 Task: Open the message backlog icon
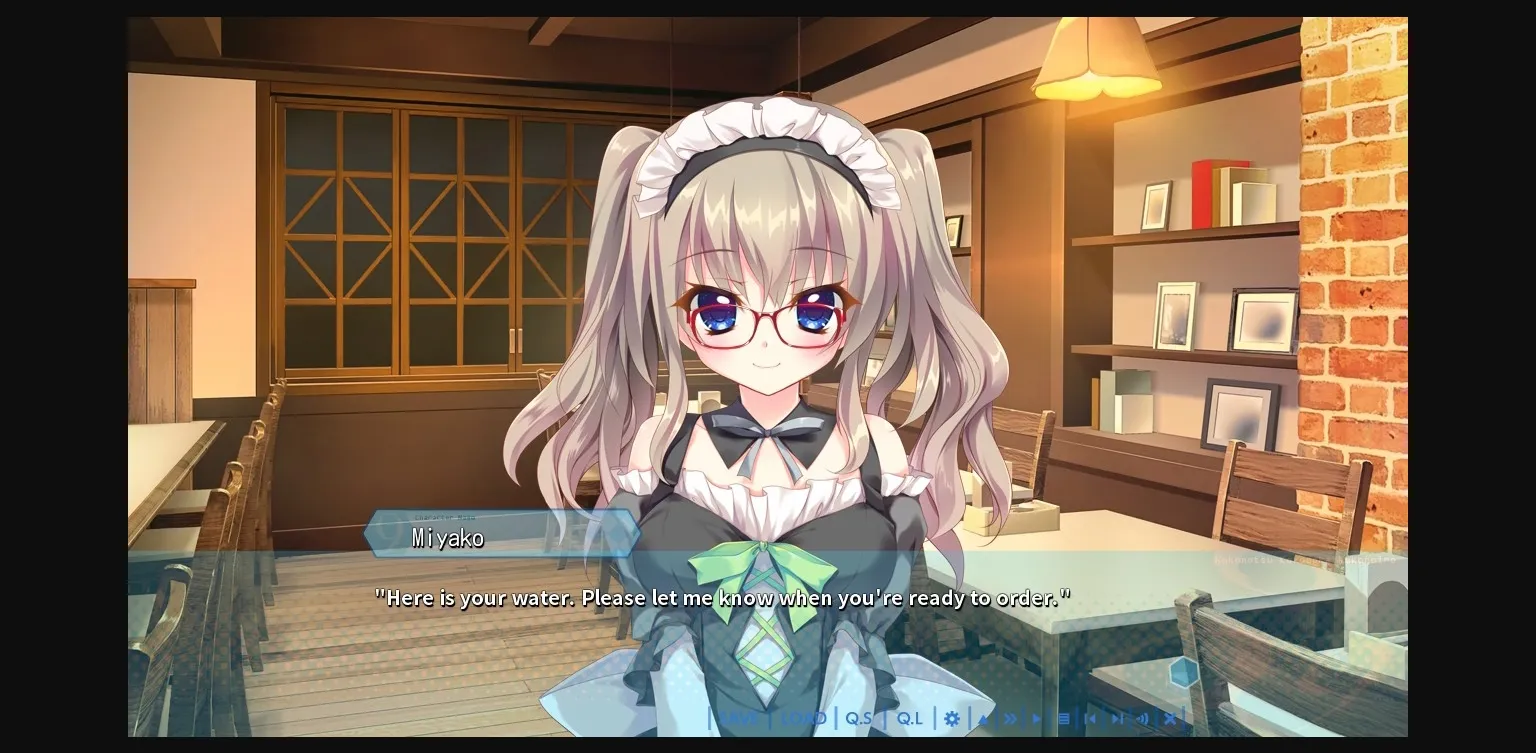tap(1064, 718)
